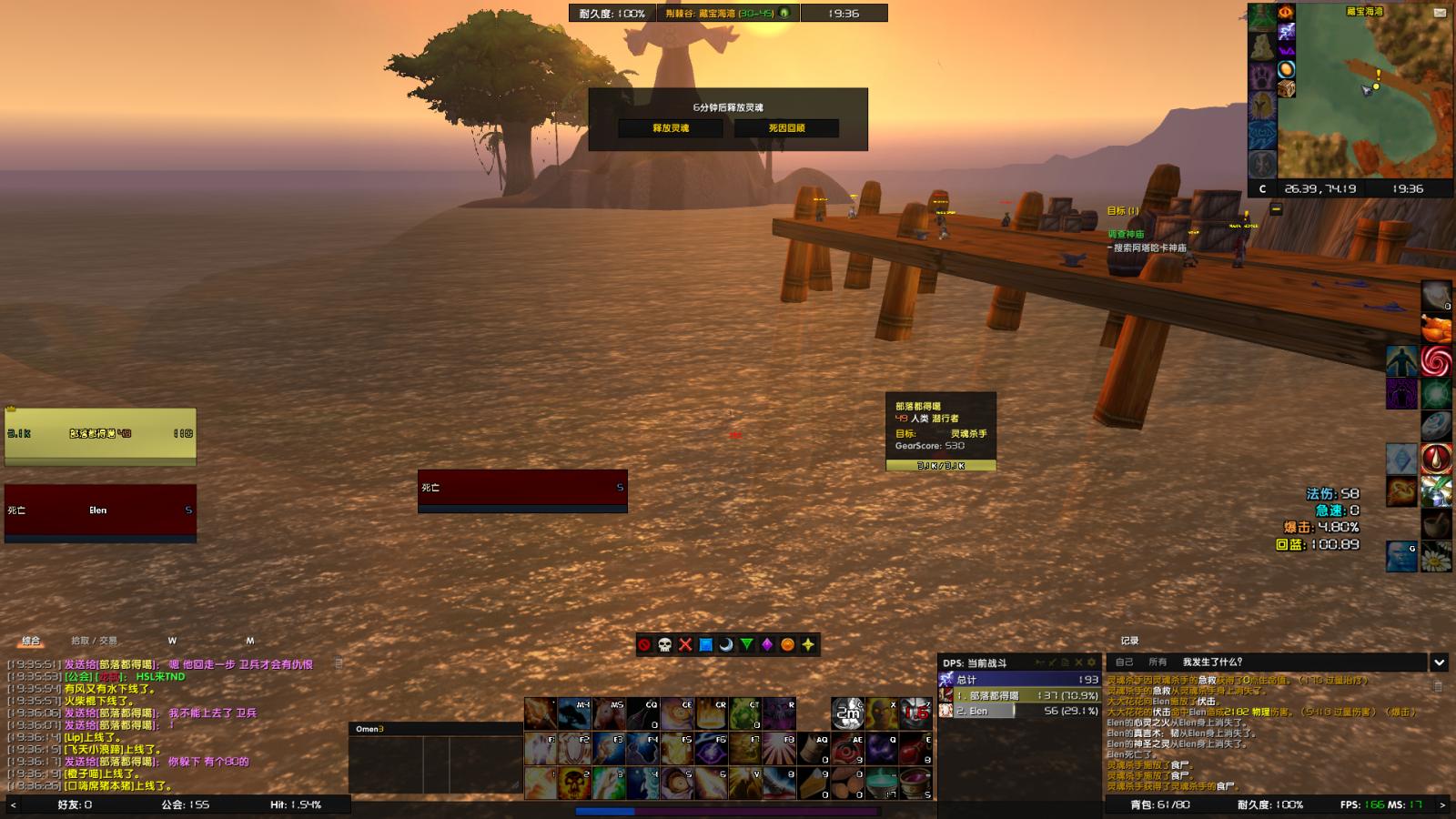Switch to the 综合 general chat tab
Image resolution: width=1456 pixels, height=819 pixels.
[x=31, y=641]
